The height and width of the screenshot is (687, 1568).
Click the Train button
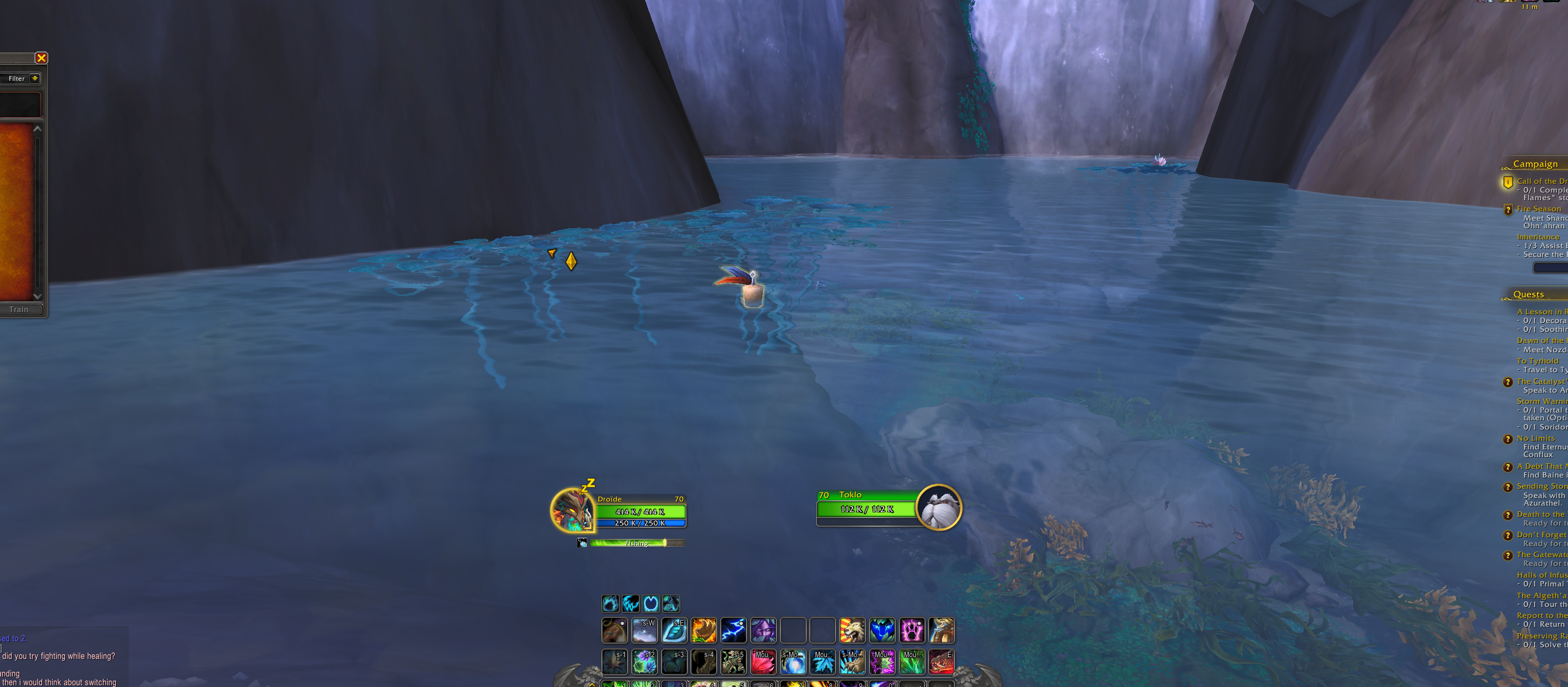(x=19, y=310)
